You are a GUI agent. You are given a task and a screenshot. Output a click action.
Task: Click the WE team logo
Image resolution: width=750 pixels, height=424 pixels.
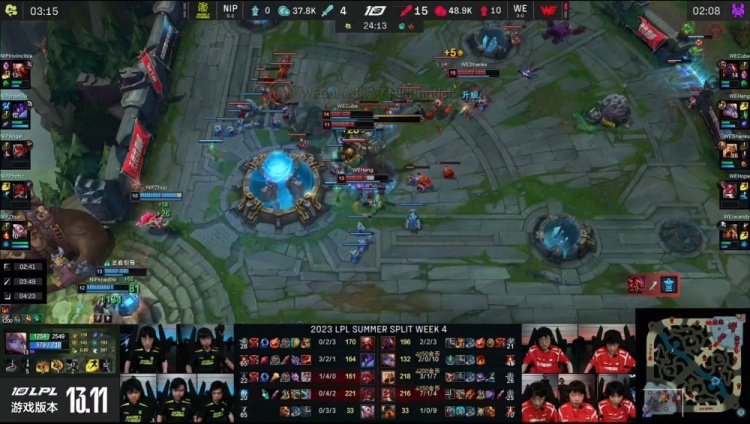click(548, 11)
